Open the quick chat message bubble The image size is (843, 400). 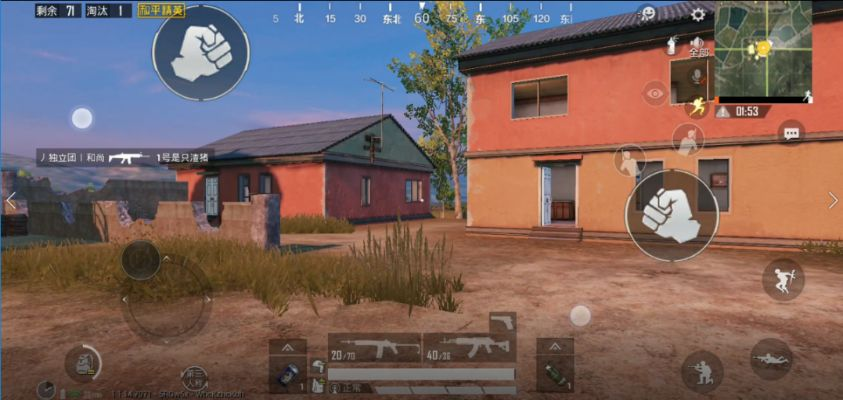tap(791, 131)
